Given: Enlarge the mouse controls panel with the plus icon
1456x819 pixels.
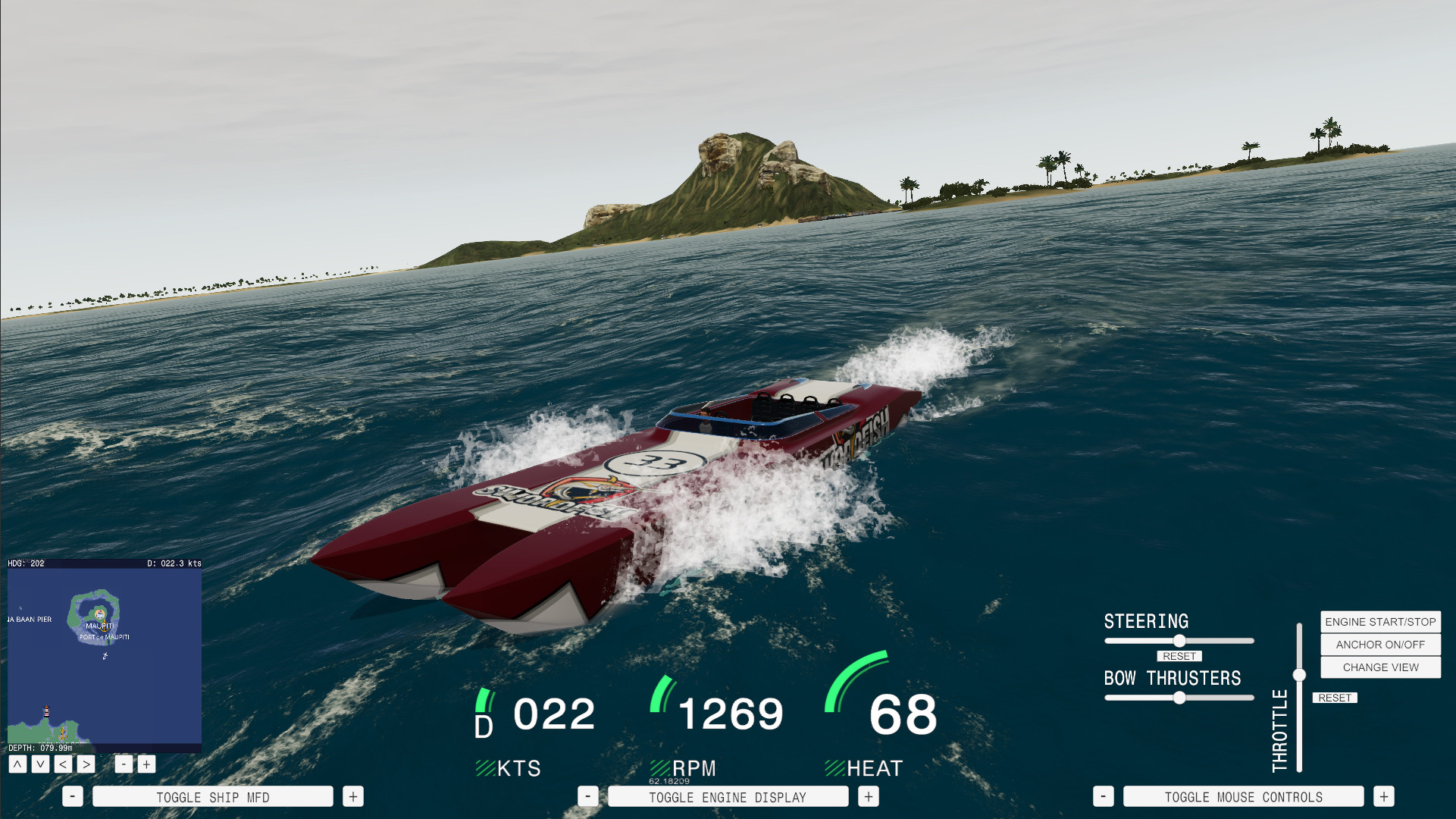Looking at the screenshot, I should 1384,796.
